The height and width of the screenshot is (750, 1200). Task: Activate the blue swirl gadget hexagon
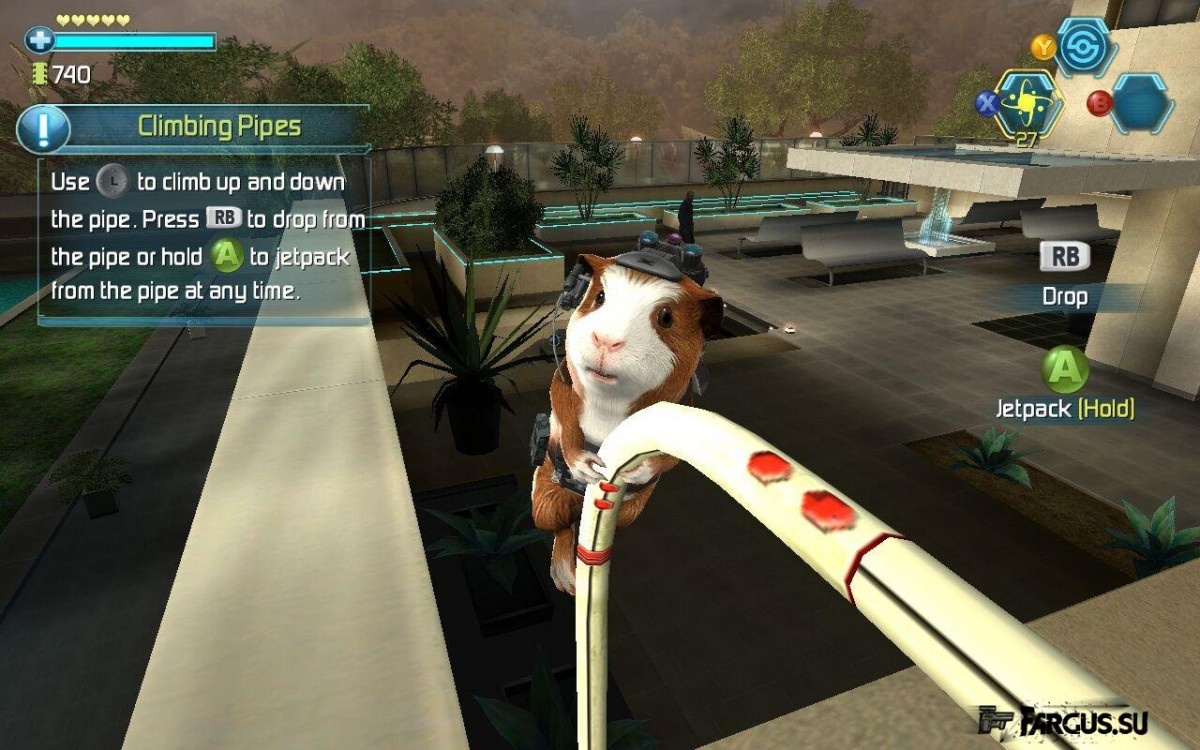point(1085,47)
